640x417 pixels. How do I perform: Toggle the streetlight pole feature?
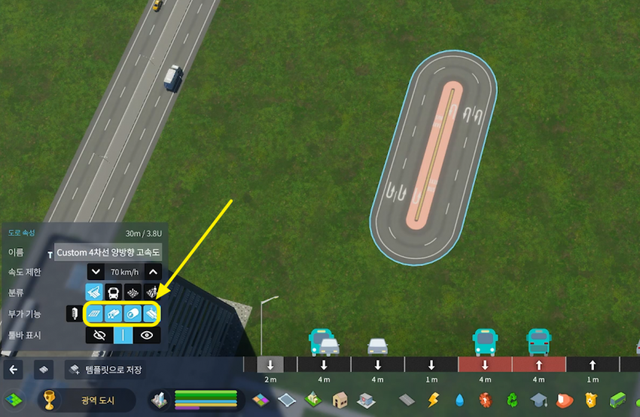point(73,314)
